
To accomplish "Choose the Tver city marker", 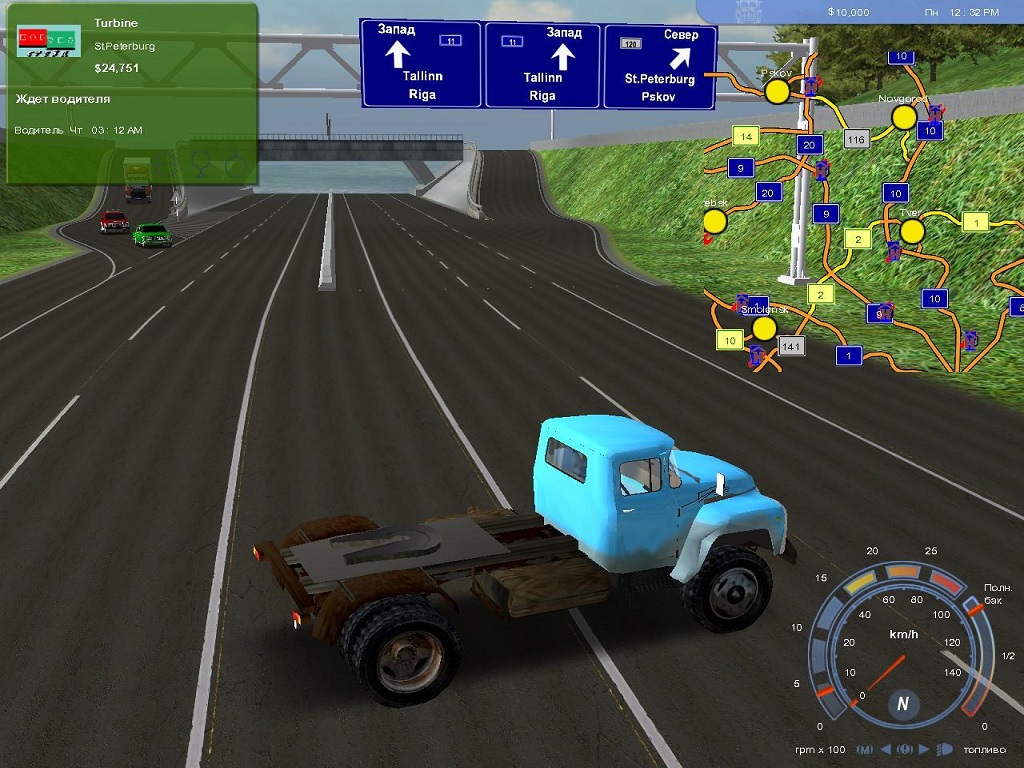I will (911, 232).
